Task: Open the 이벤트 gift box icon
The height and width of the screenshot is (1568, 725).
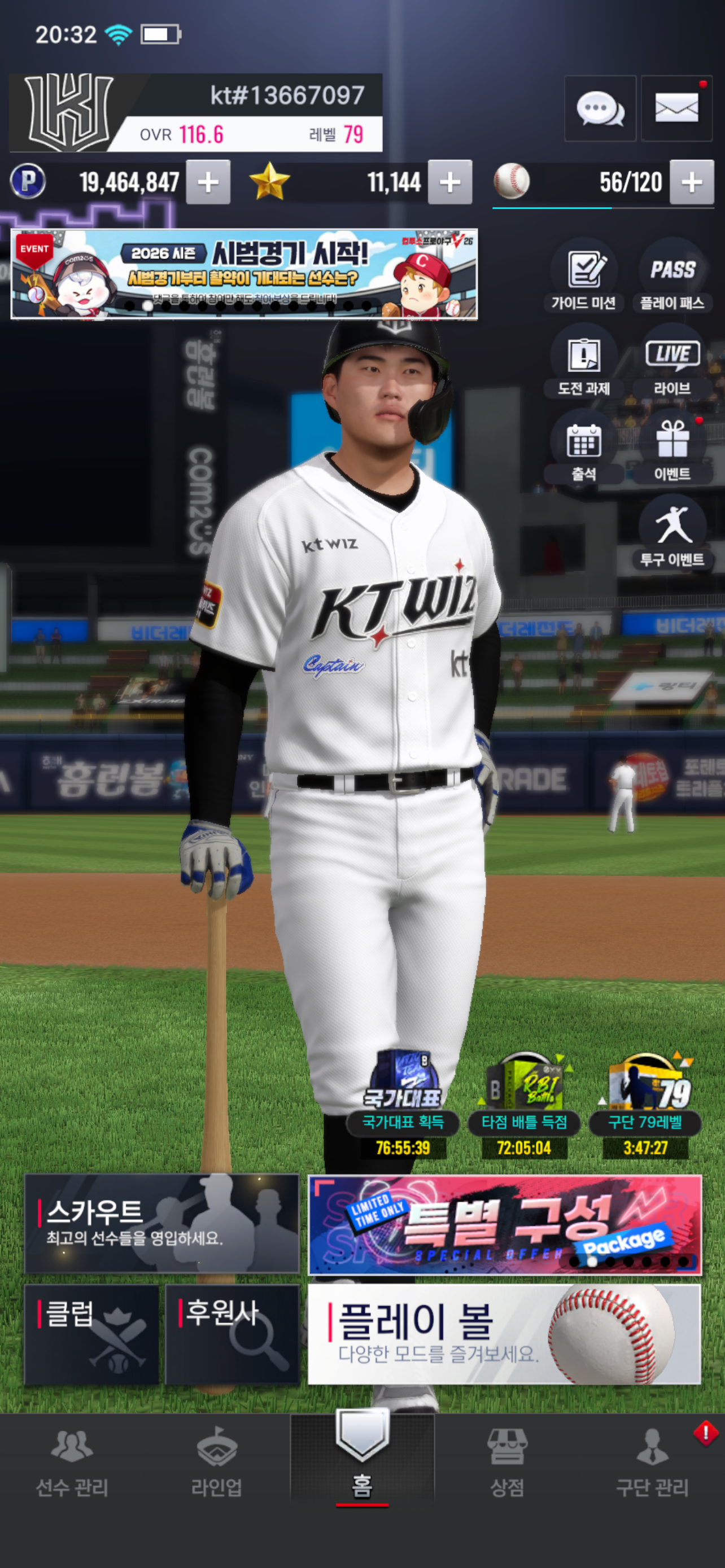Action: pos(672,450)
